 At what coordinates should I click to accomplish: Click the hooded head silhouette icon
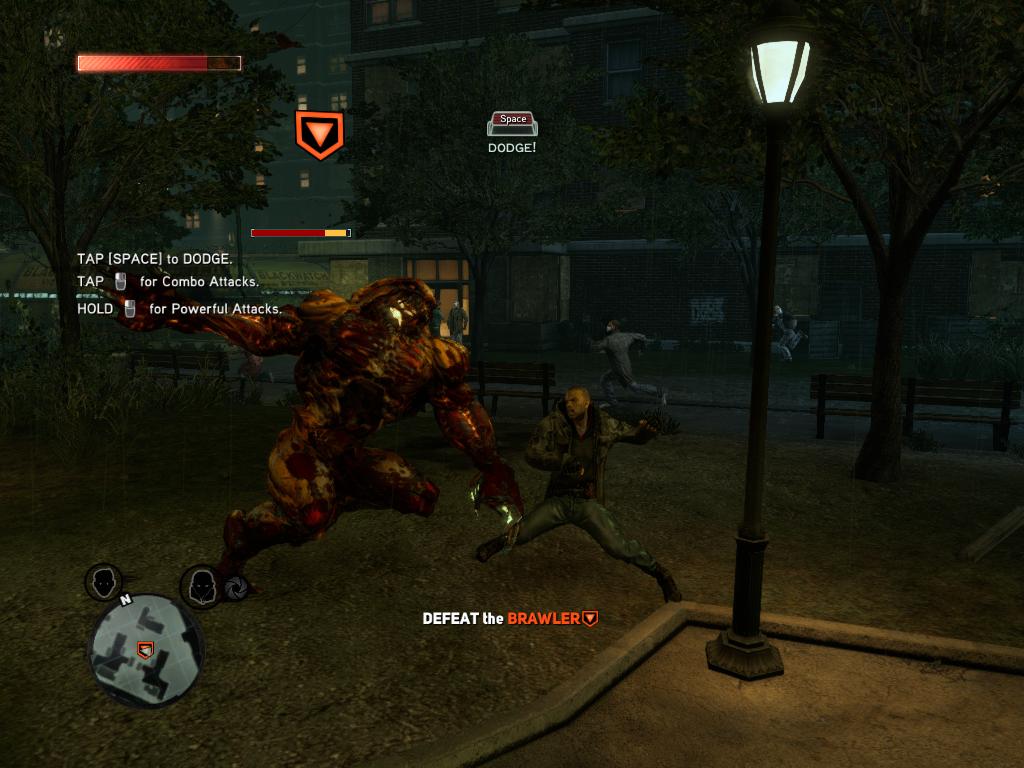[x=200, y=585]
